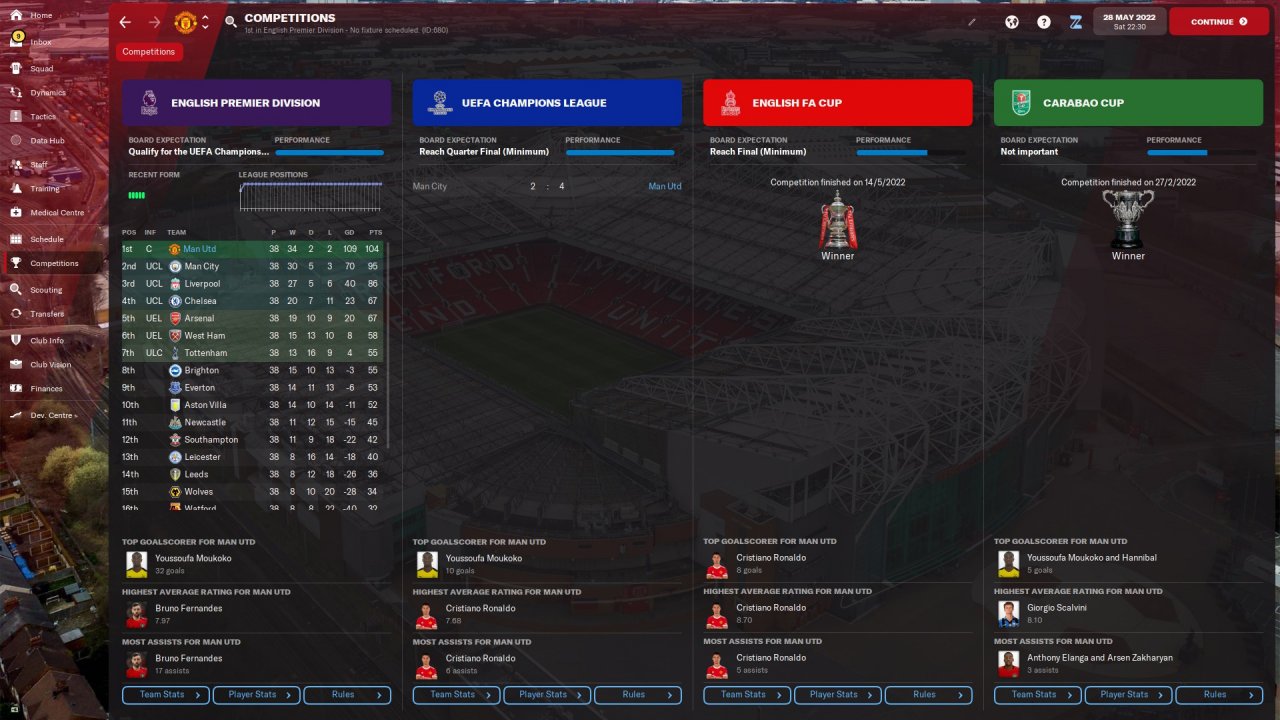Image resolution: width=1280 pixels, height=720 pixels.
Task: Click the help question mark icon
Action: point(1044,21)
